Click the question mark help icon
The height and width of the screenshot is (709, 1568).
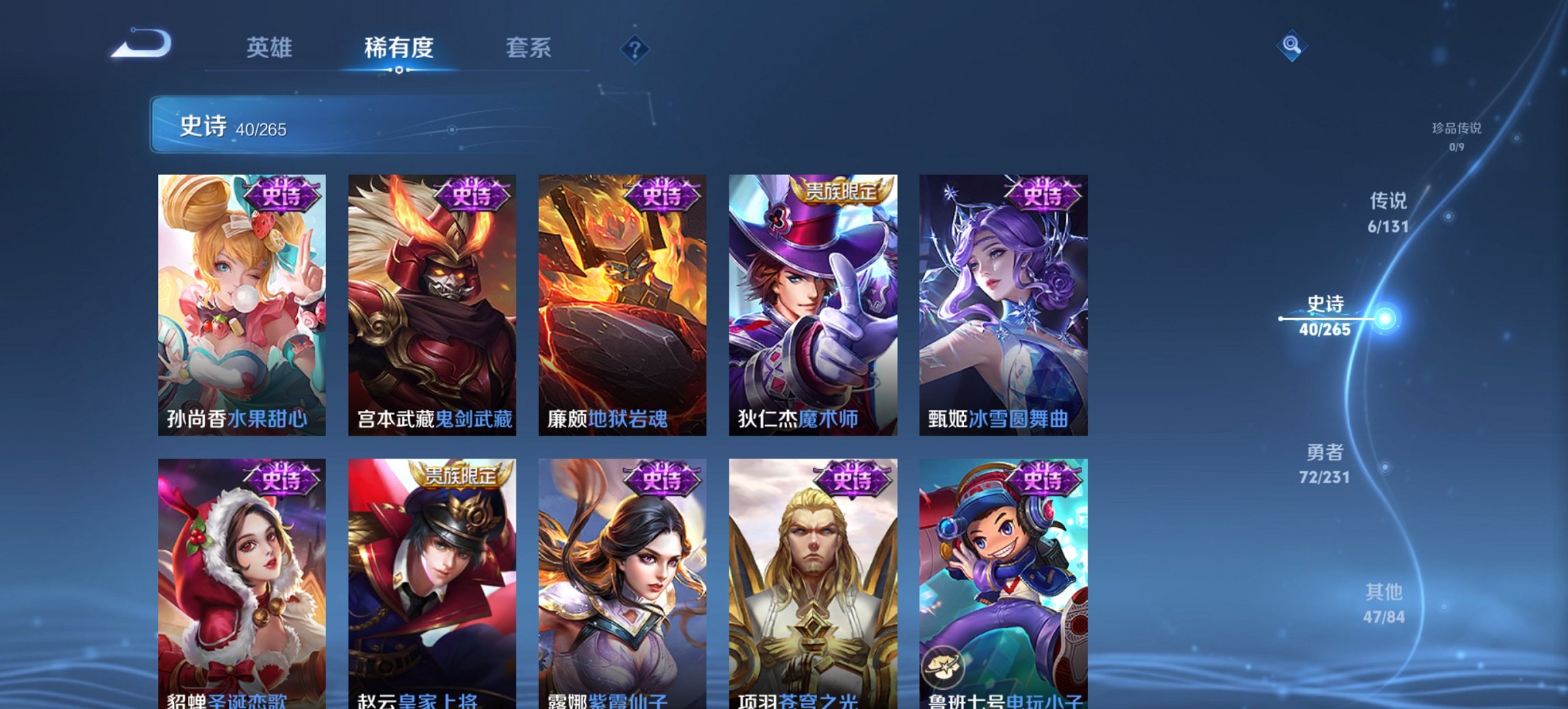pos(634,48)
